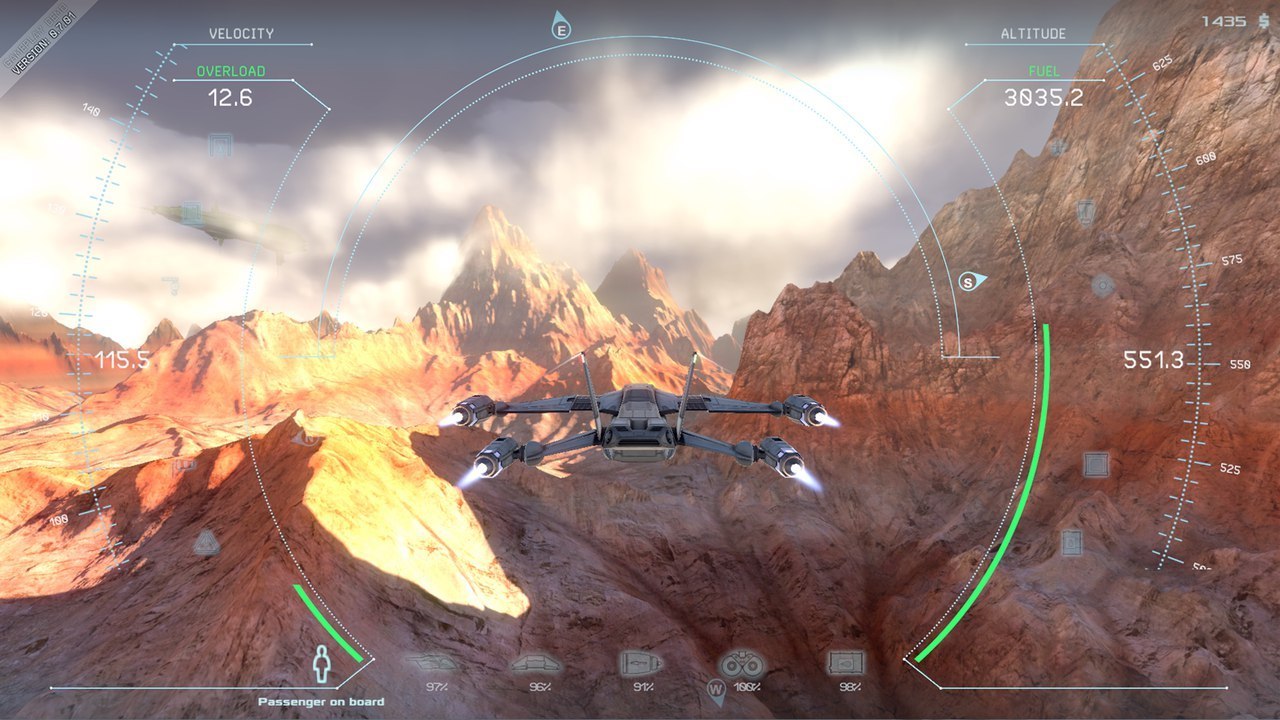Toggle the green OVERLOAD indicator
The height and width of the screenshot is (720, 1280).
232,71
